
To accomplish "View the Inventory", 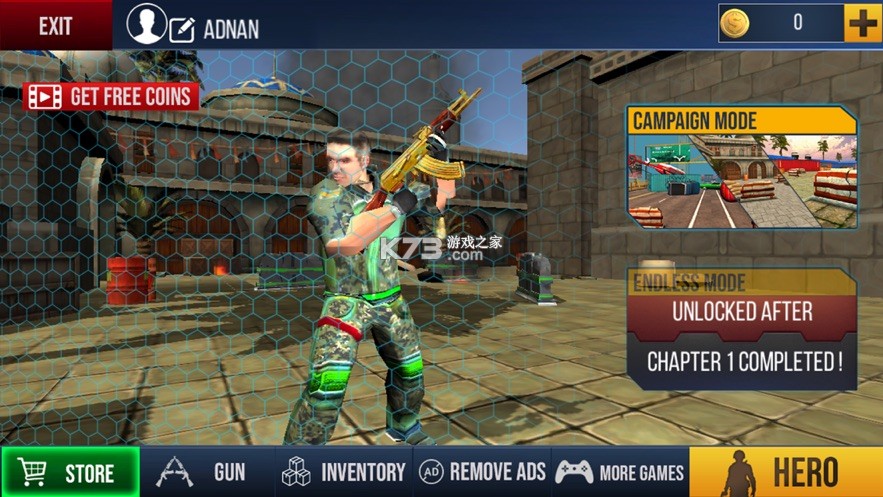I will tap(343, 472).
